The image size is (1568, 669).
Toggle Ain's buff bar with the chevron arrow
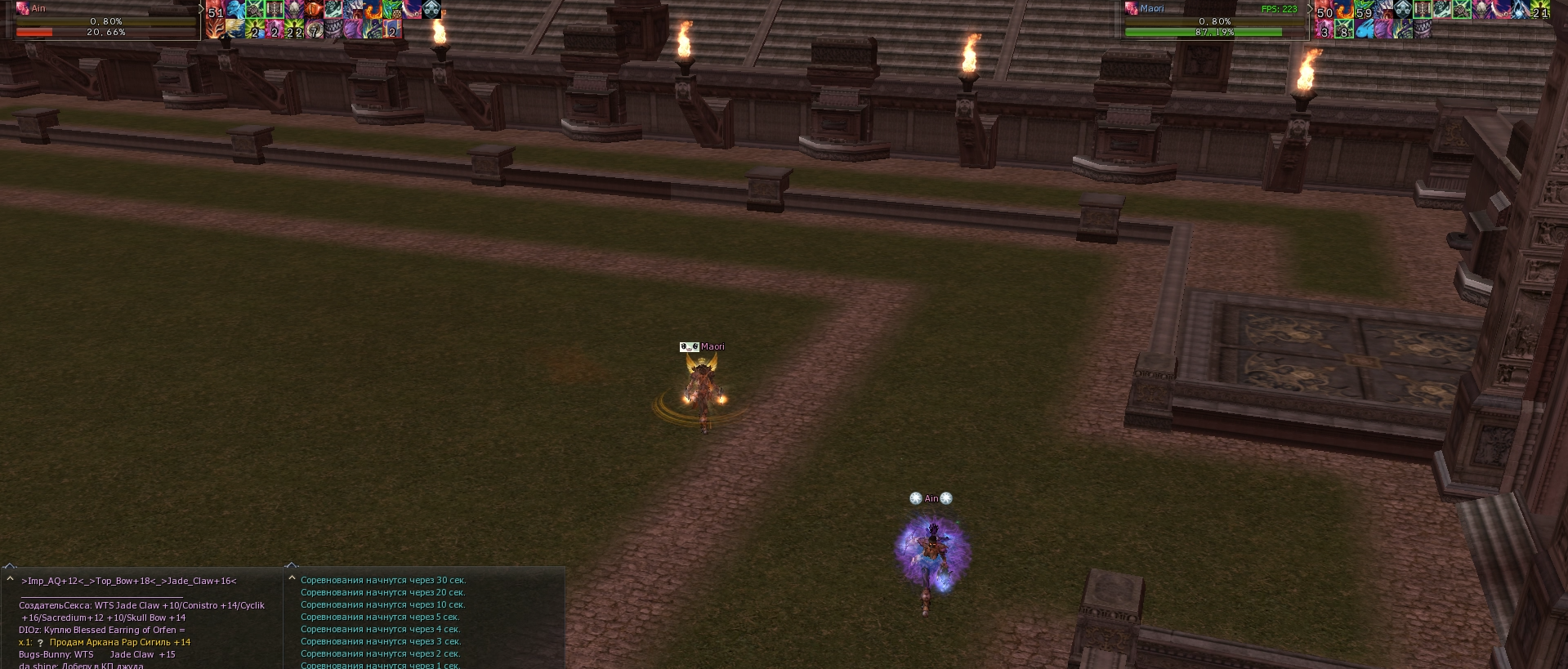click(x=199, y=10)
